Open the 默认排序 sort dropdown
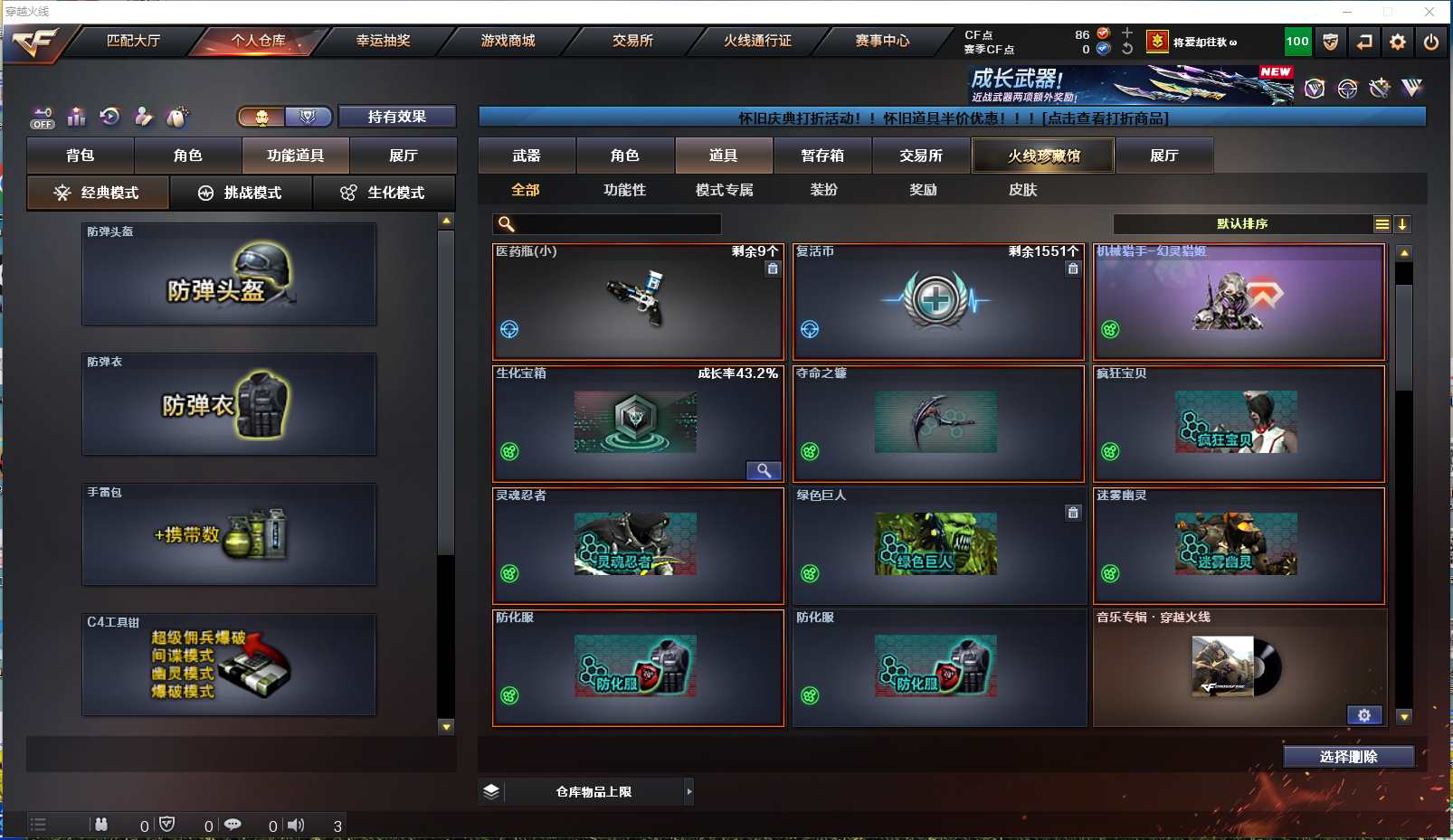The height and width of the screenshot is (840, 1453). [x=1243, y=224]
